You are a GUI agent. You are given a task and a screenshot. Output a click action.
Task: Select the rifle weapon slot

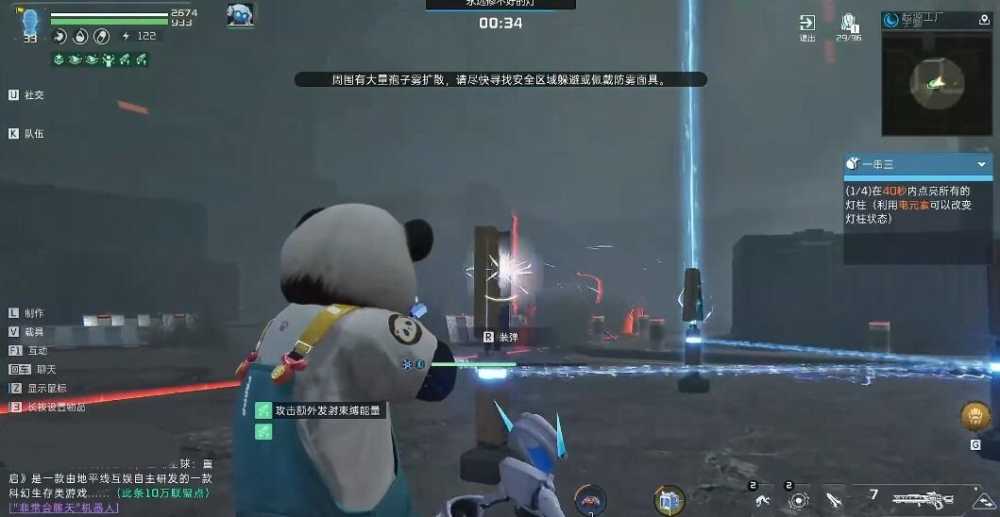922,497
